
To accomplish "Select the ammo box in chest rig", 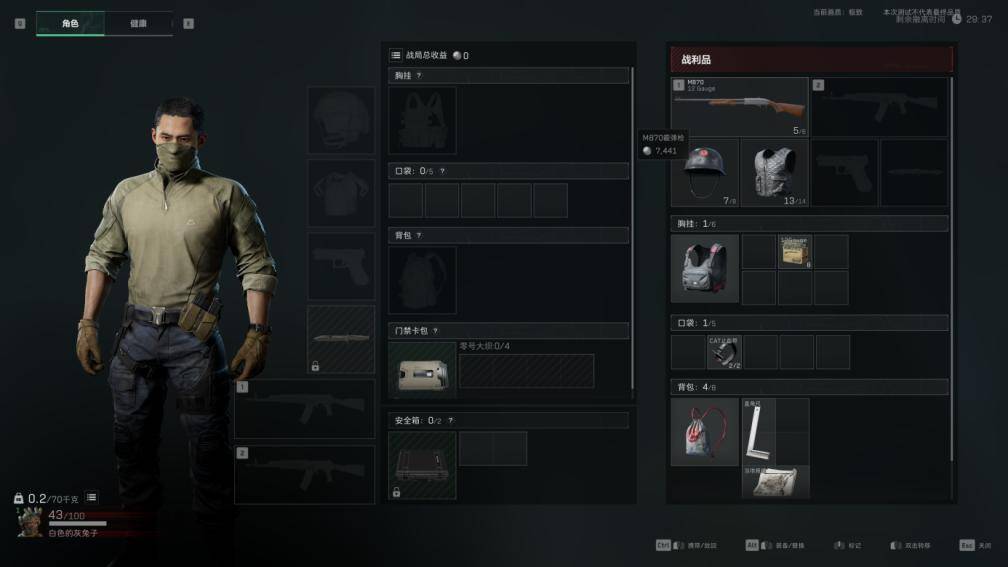I will 795,251.
